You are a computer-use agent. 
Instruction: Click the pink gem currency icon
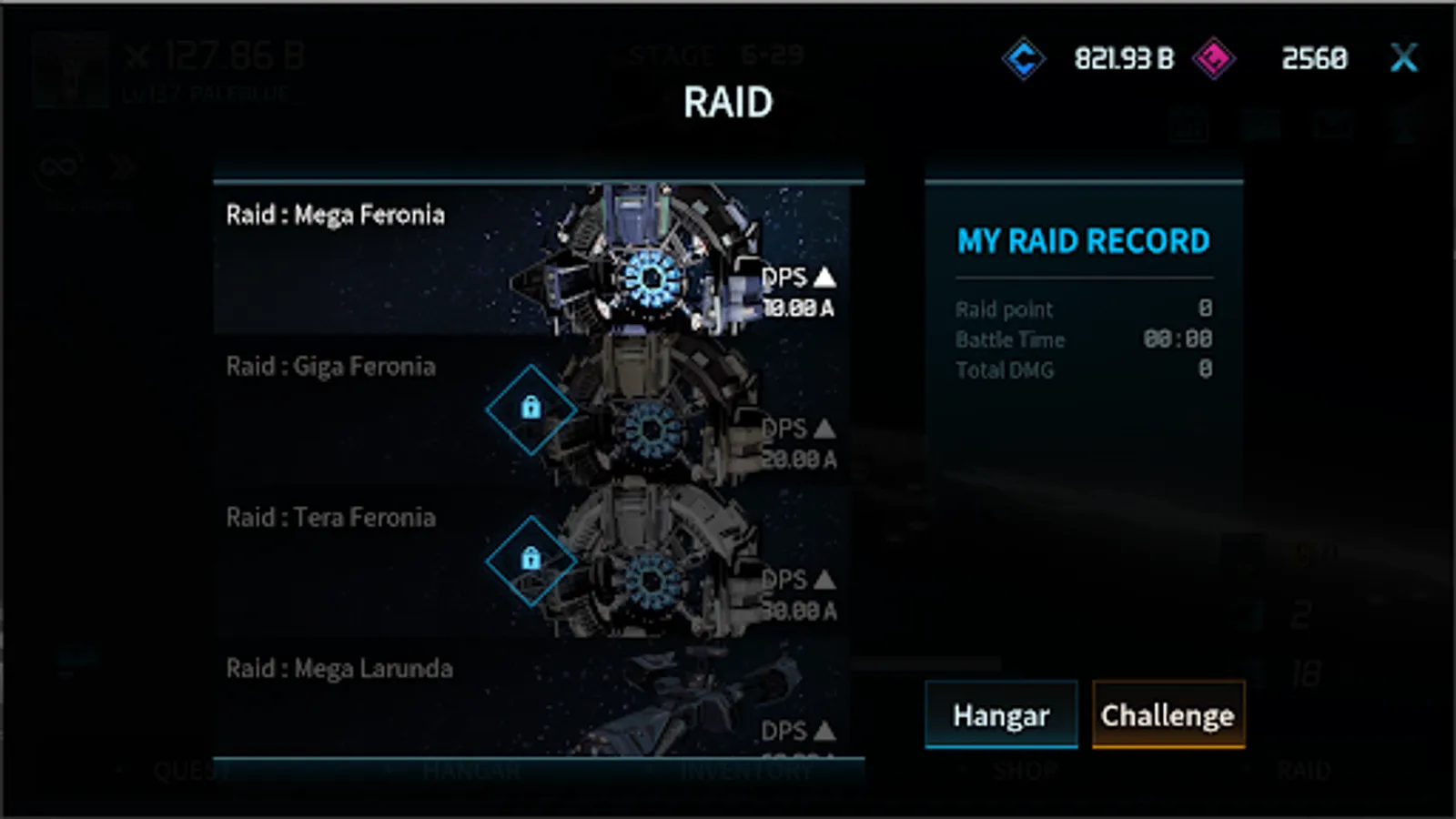pyautogui.click(x=1214, y=59)
